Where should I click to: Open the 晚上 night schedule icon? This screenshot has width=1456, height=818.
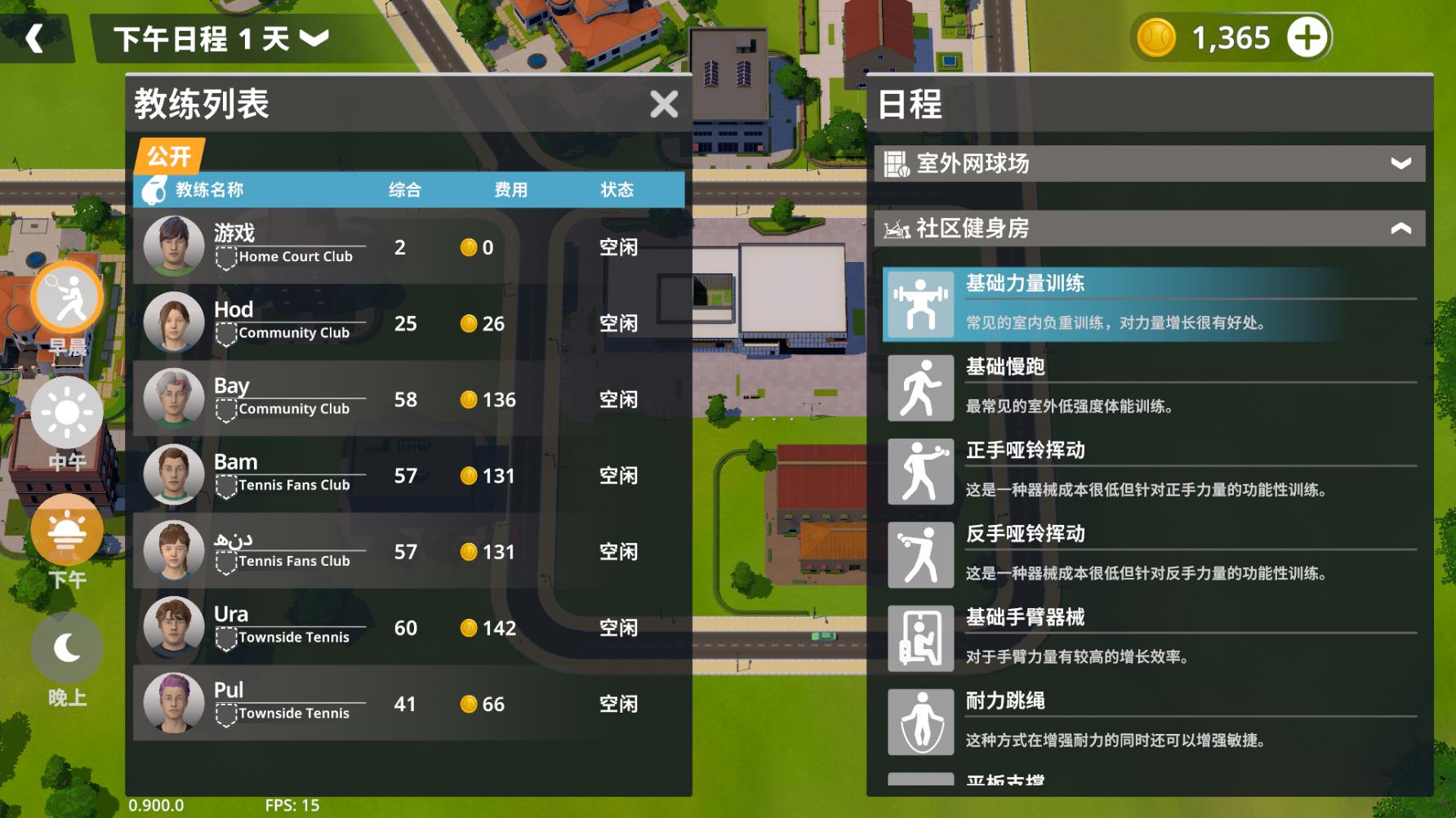(x=67, y=646)
